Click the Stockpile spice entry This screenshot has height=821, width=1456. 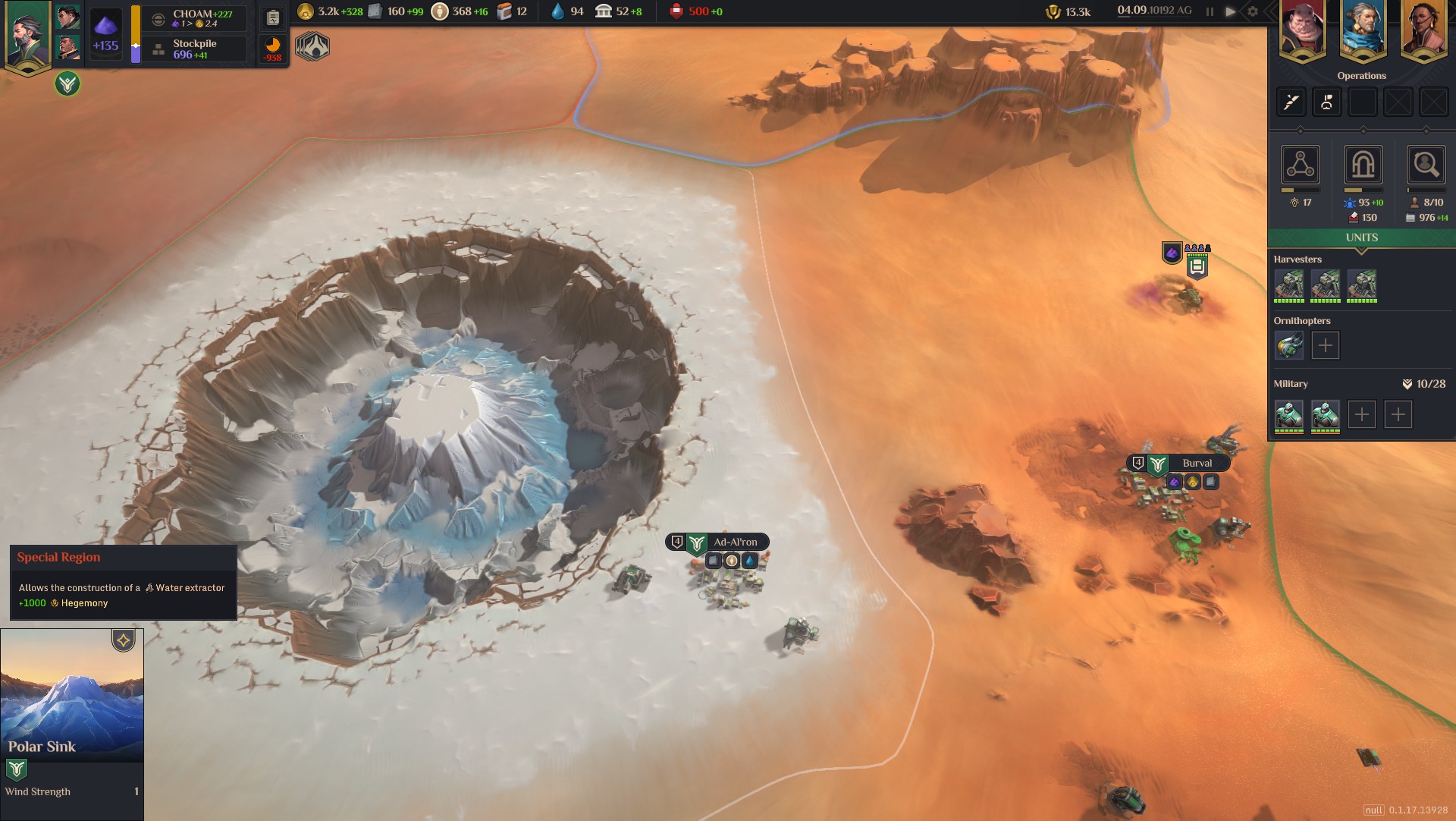[x=195, y=49]
